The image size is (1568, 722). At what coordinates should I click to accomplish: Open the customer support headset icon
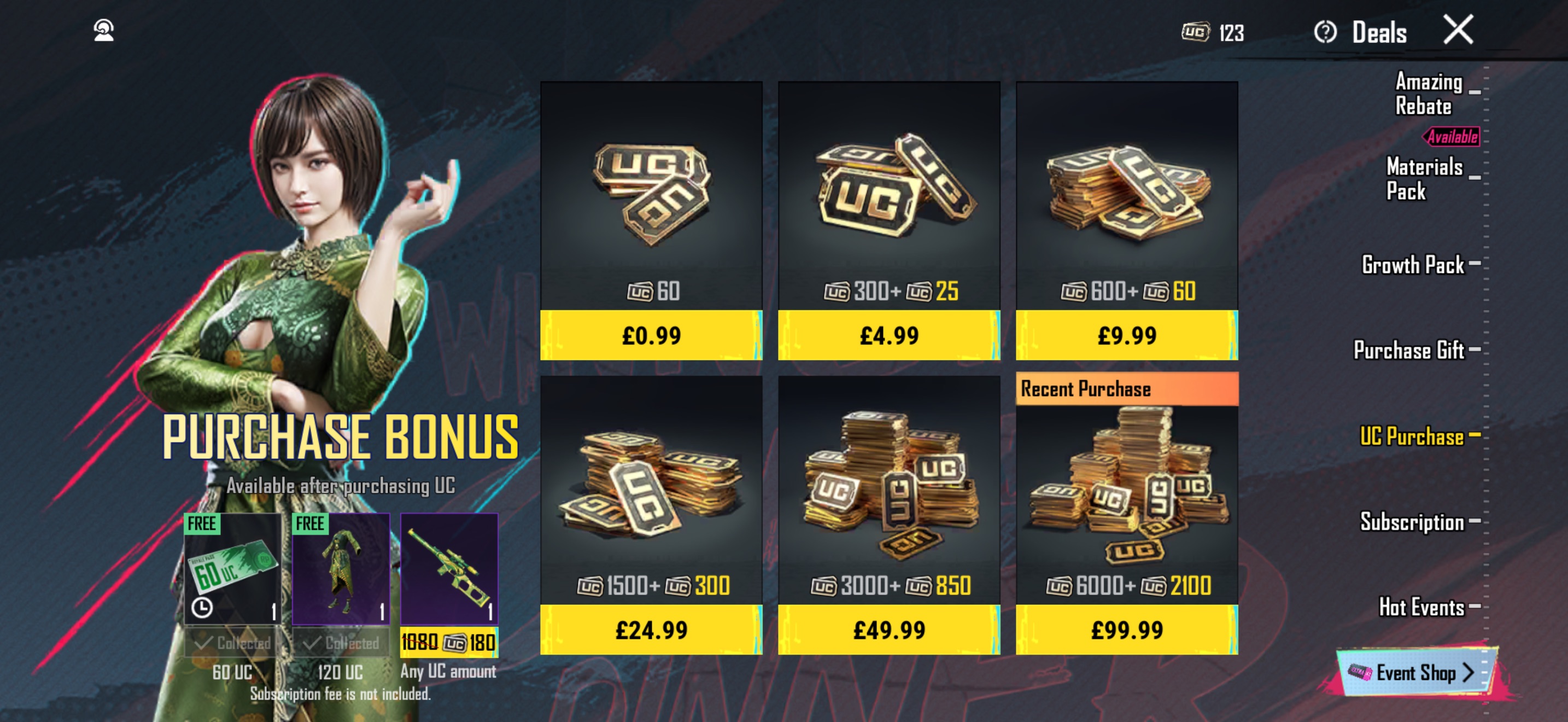(x=104, y=31)
